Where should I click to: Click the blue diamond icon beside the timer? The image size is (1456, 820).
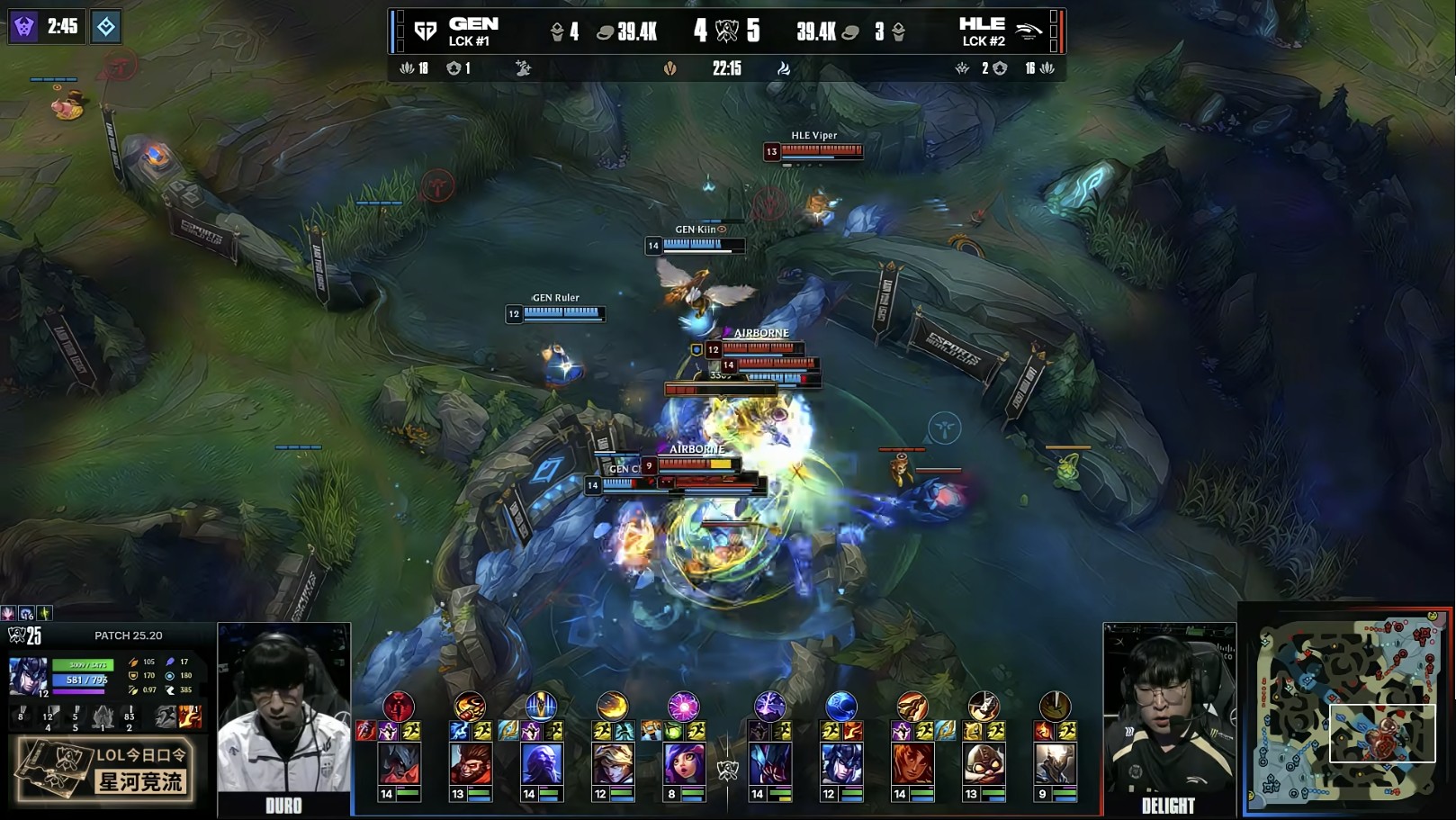(106, 26)
